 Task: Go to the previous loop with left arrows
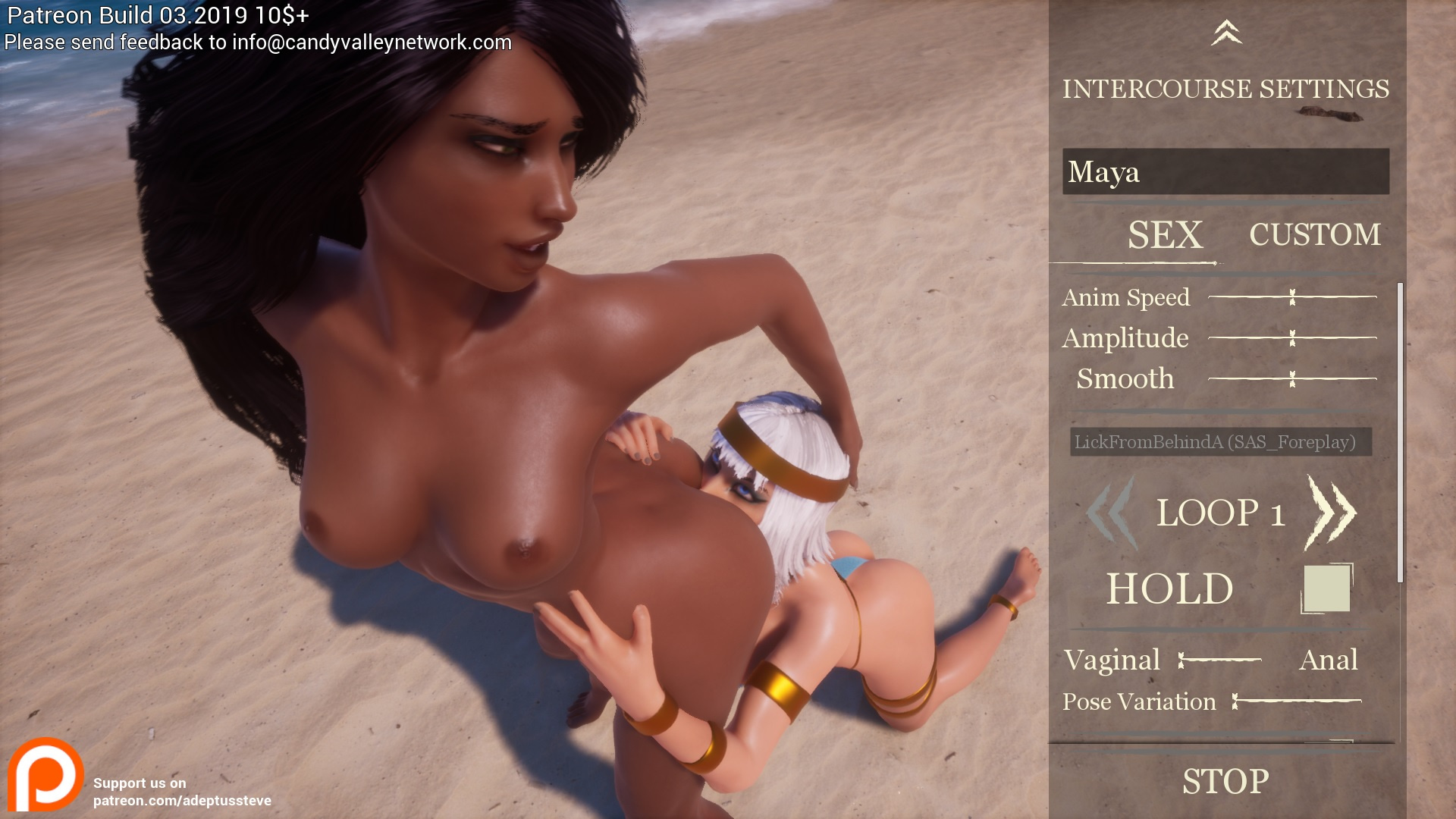(1111, 513)
